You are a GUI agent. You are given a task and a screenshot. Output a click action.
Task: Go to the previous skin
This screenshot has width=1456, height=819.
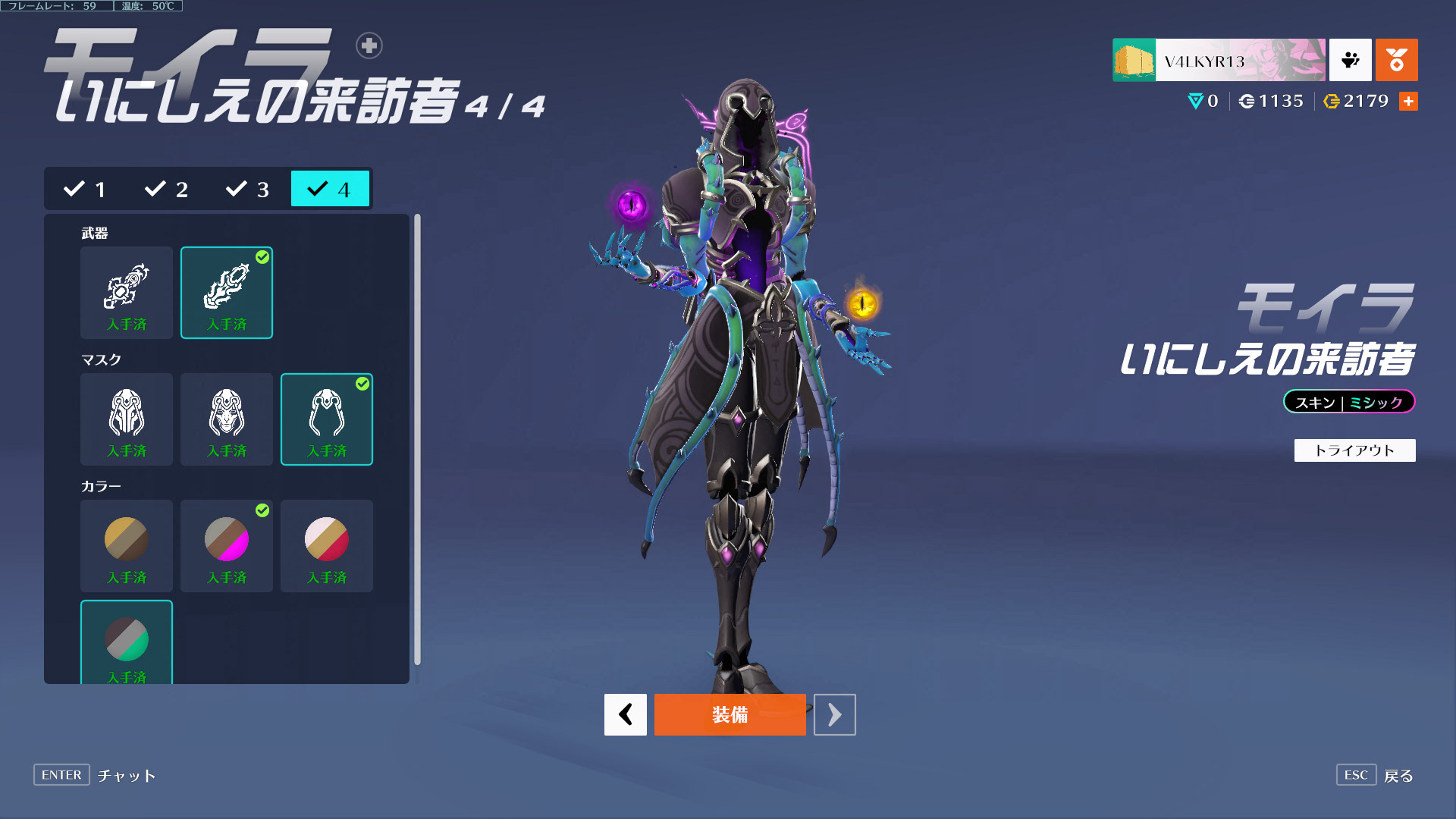(x=626, y=714)
